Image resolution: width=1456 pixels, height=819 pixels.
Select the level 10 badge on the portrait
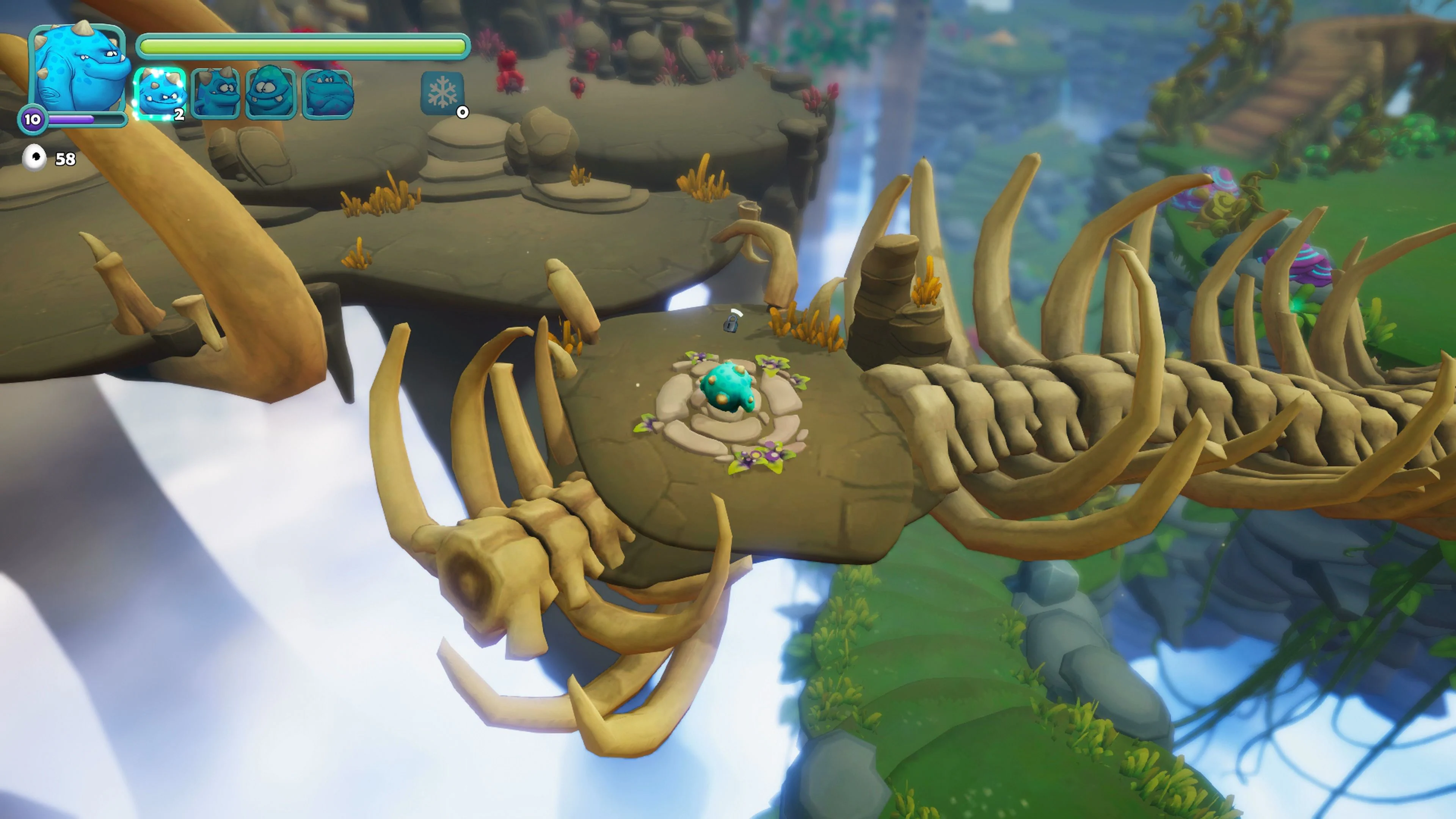(x=33, y=120)
